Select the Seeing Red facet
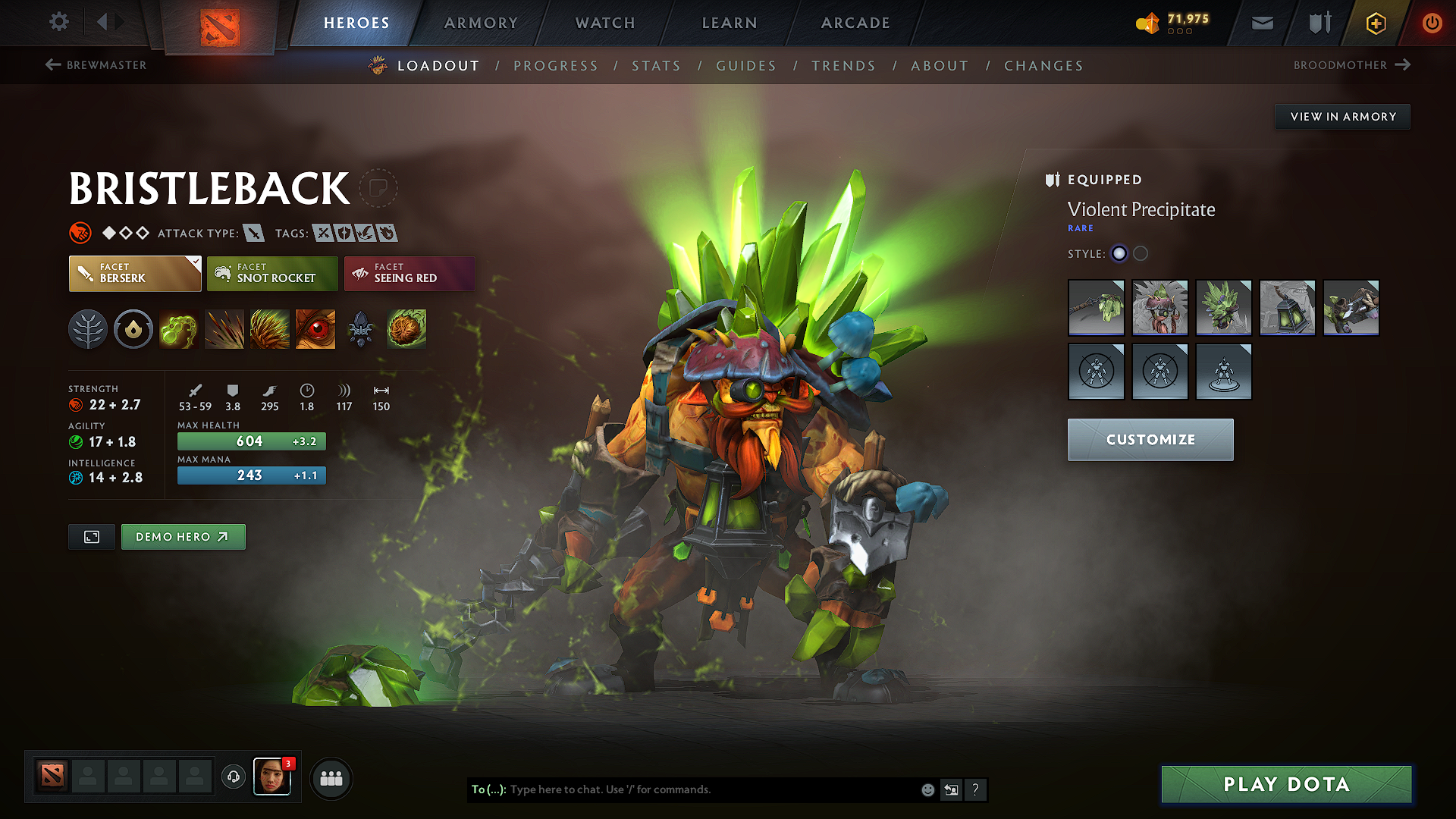1456x819 pixels. (409, 273)
